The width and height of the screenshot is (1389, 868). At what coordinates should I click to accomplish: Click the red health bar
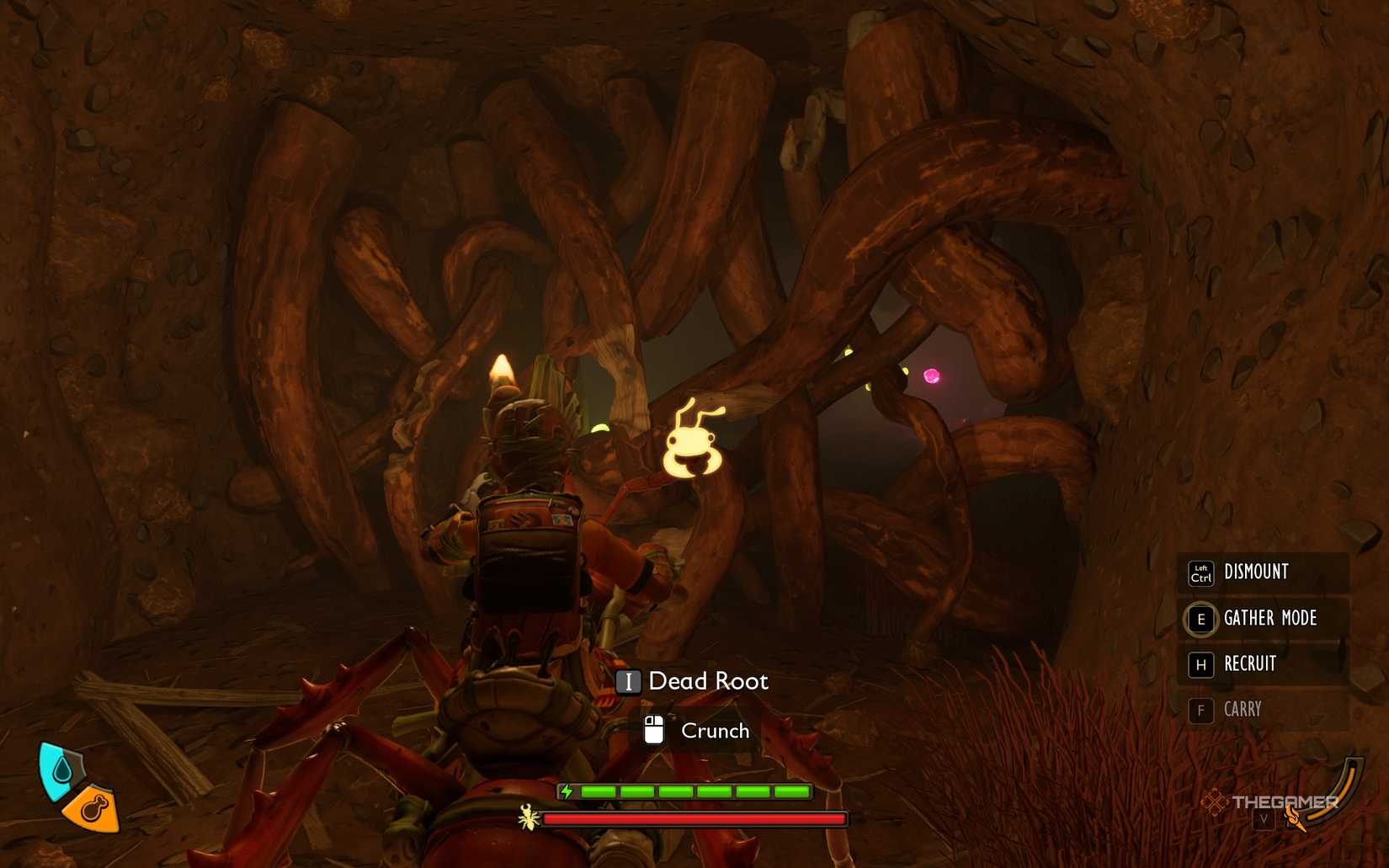694,818
